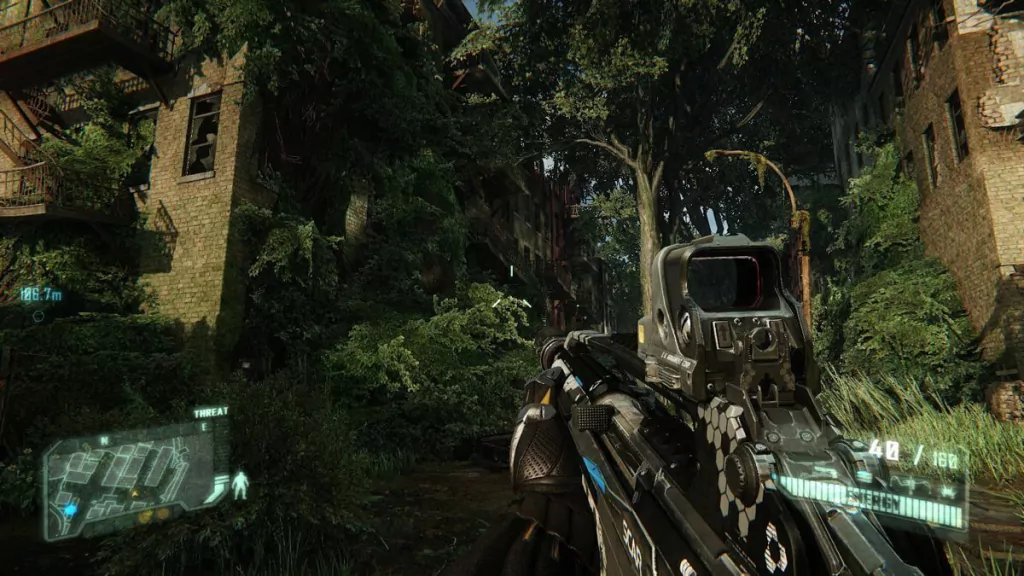The width and height of the screenshot is (1024, 576).
Task: Click the city minimap panel
Action: (x=135, y=477)
